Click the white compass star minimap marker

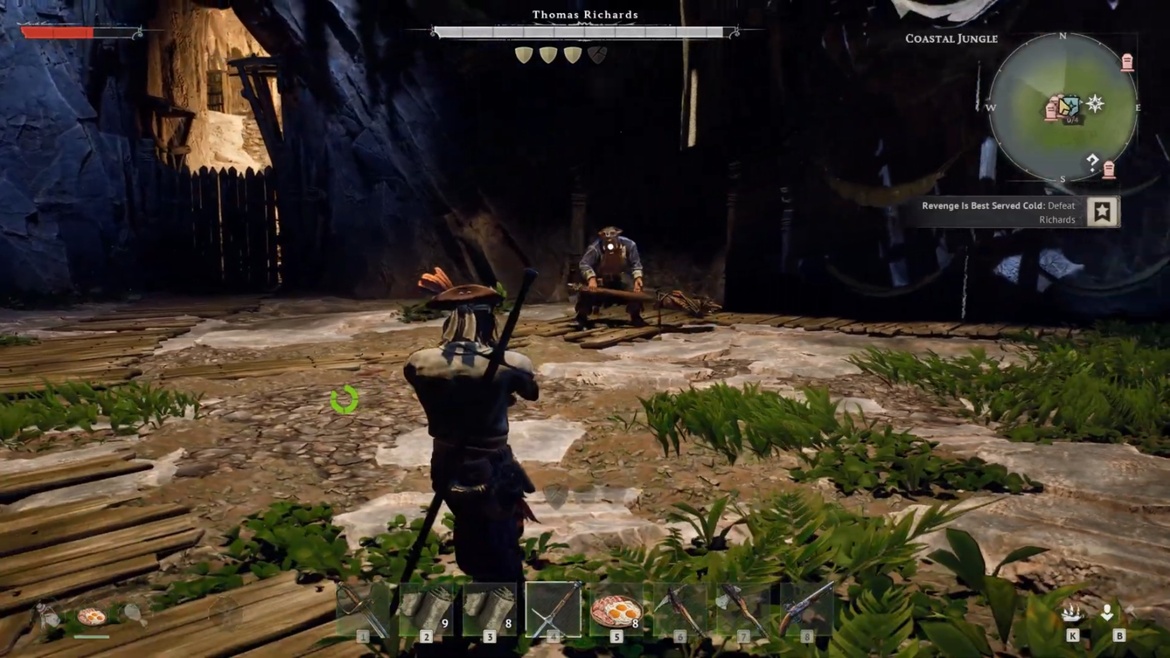(x=1095, y=103)
